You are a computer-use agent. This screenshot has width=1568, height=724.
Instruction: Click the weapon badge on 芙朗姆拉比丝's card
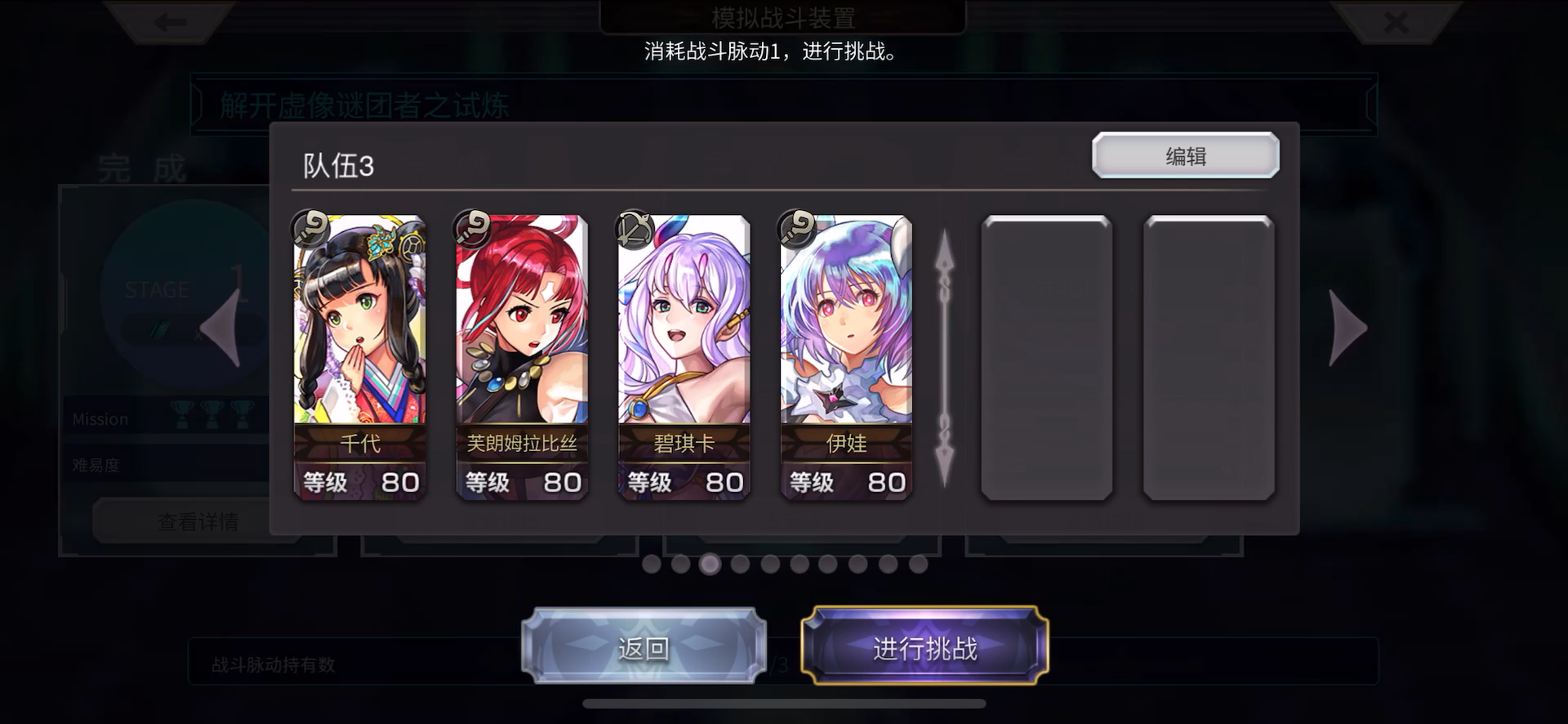(472, 229)
